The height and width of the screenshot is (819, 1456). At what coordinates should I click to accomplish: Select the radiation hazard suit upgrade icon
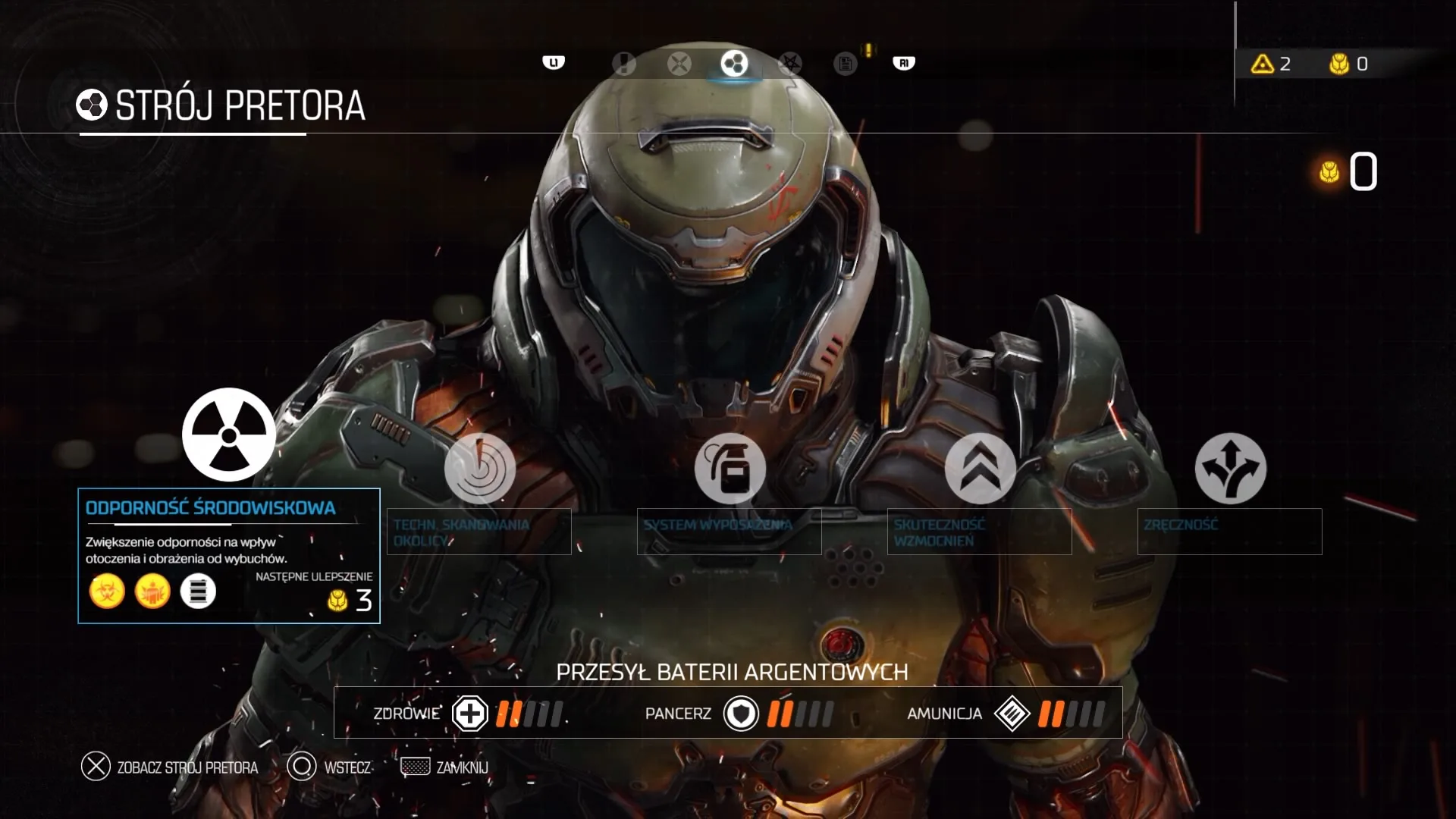[228, 435]
